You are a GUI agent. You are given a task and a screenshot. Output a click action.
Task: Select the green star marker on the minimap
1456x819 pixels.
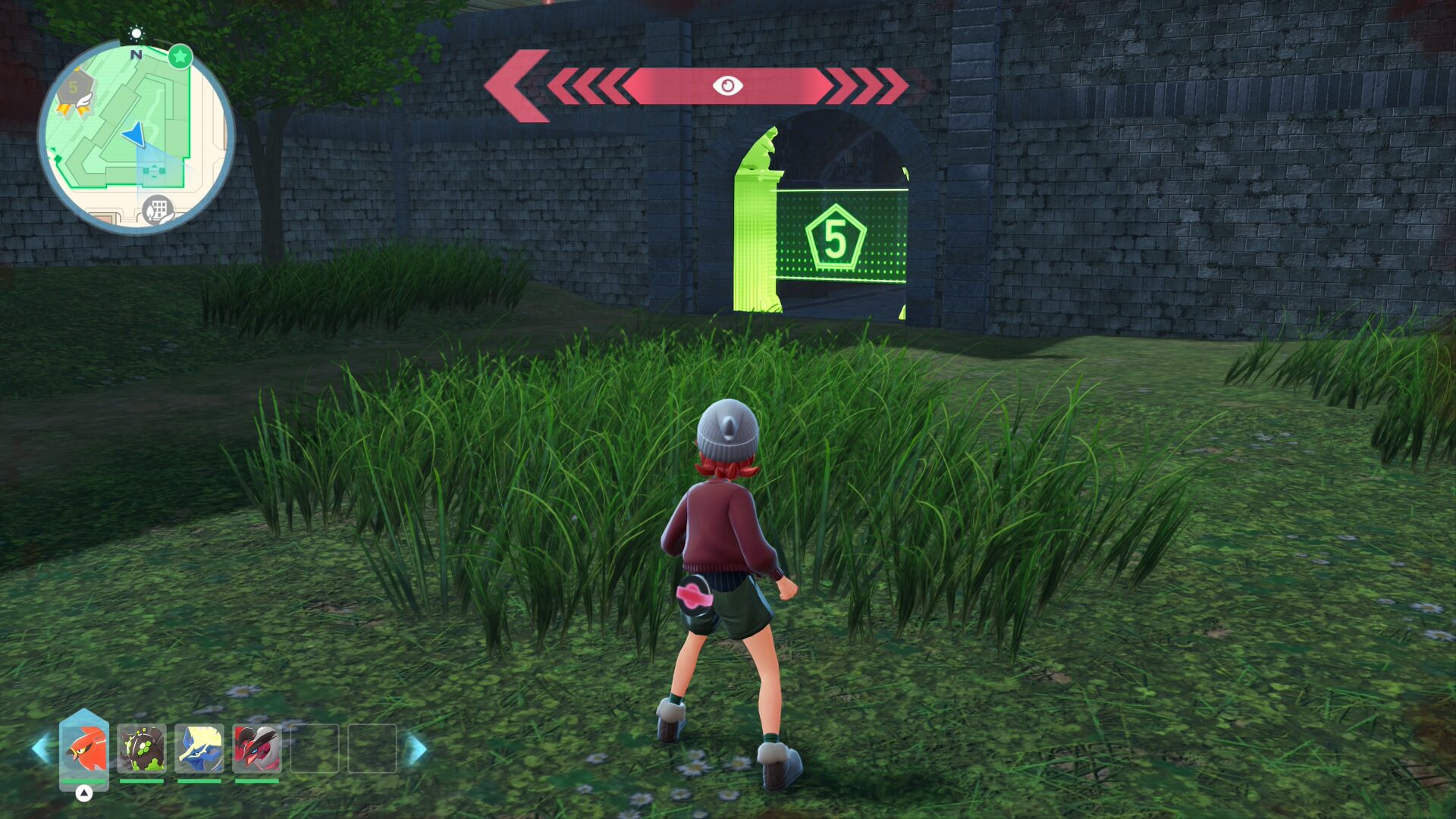click(x=180, y=56)
